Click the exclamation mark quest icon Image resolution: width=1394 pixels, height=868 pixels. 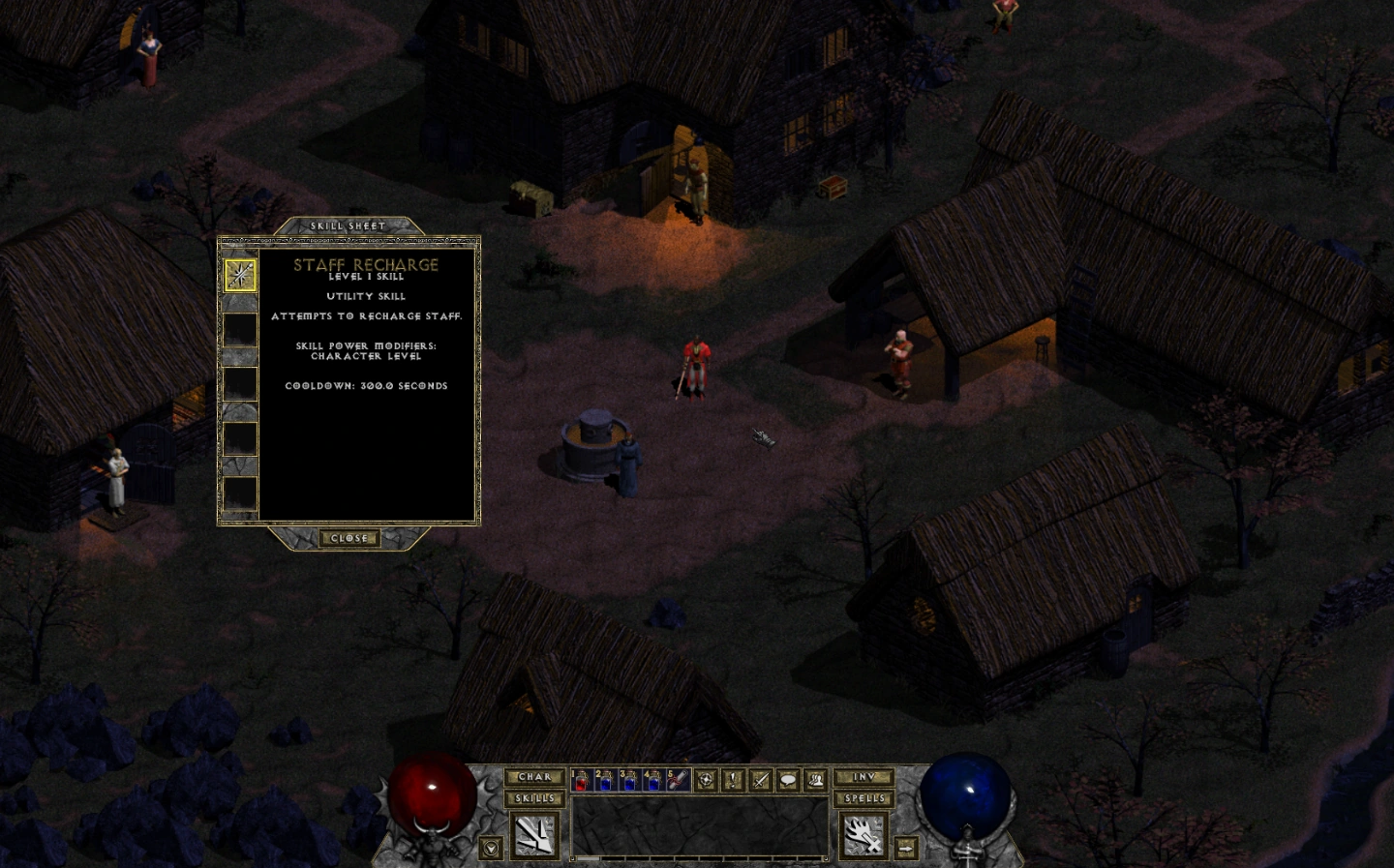[x=734, y=780]
